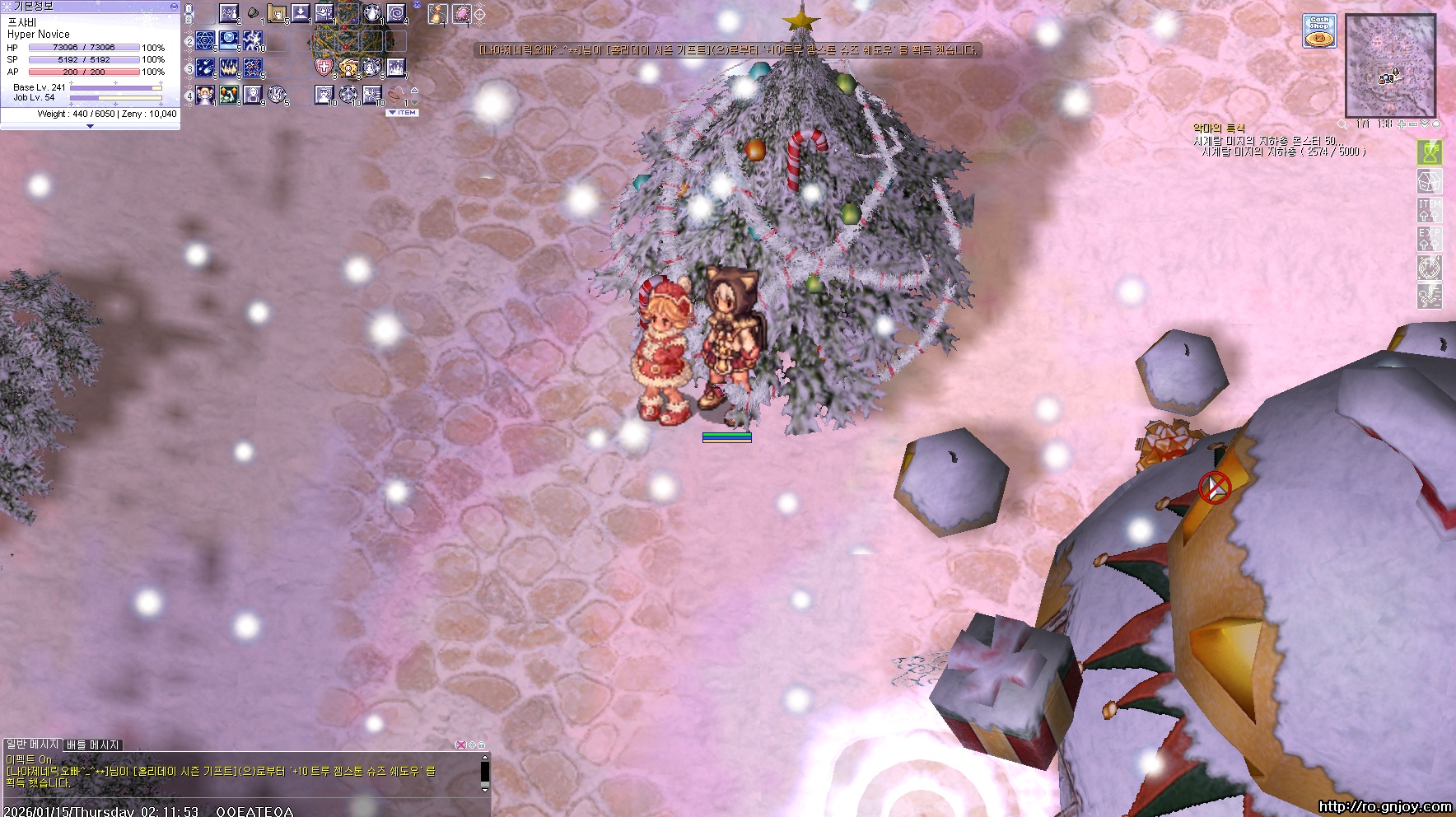
Task: Use the swirl spiral skill icon
Action: (x=397, y=14)
